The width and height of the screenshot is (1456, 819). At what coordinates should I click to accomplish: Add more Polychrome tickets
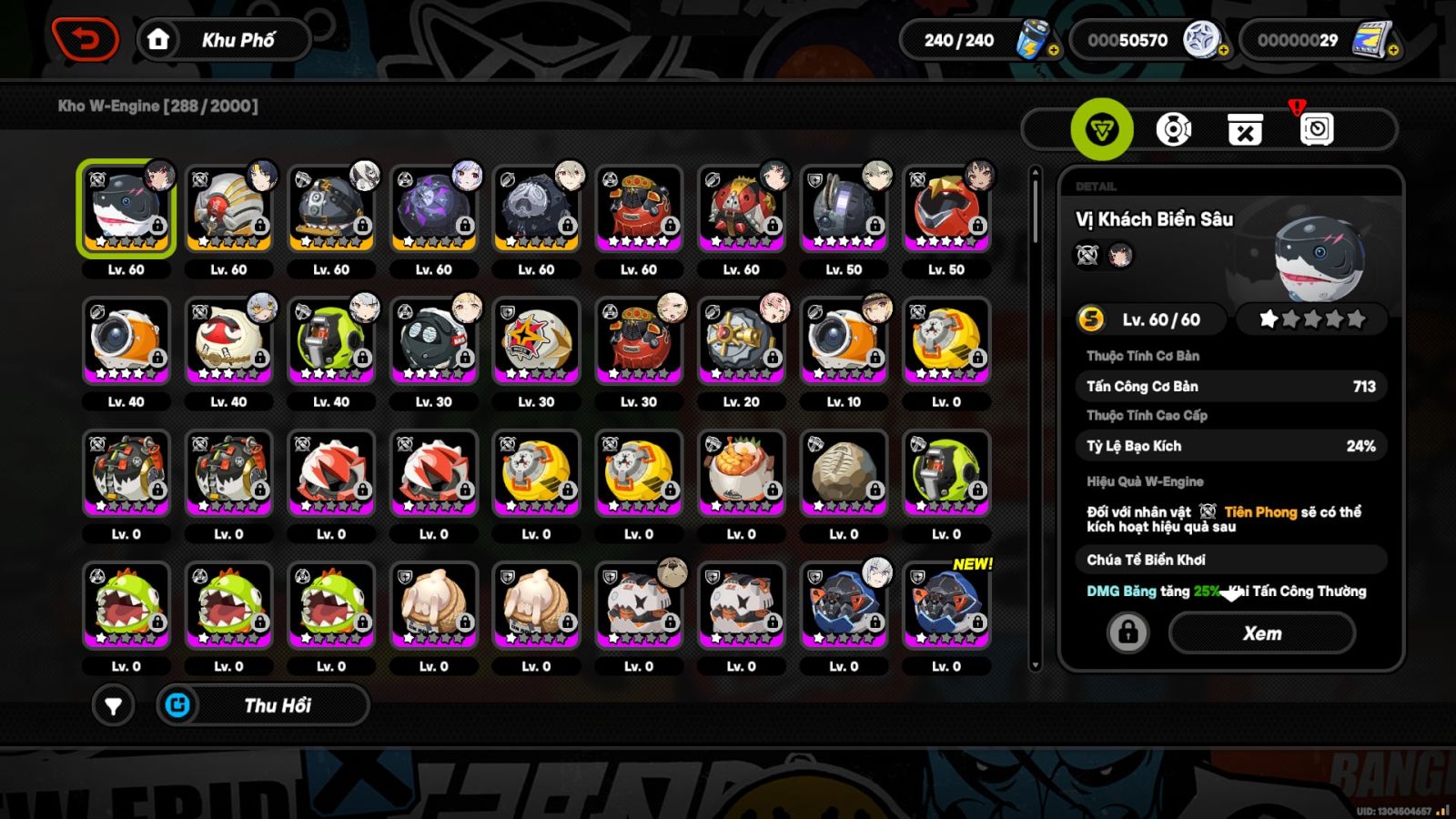click(1392, 51)
